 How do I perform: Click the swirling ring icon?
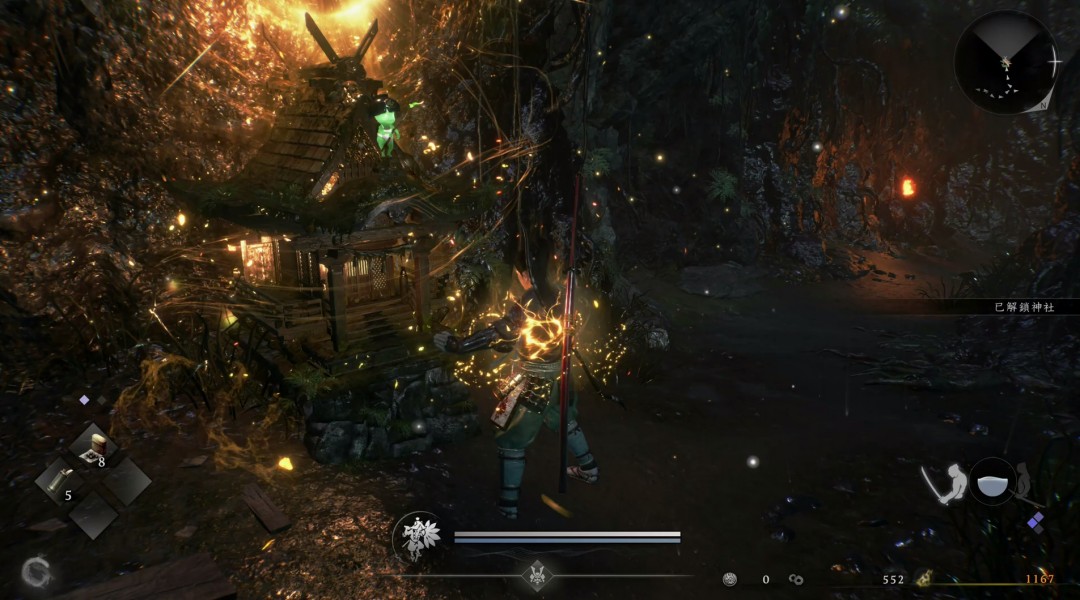pos(37,572)
